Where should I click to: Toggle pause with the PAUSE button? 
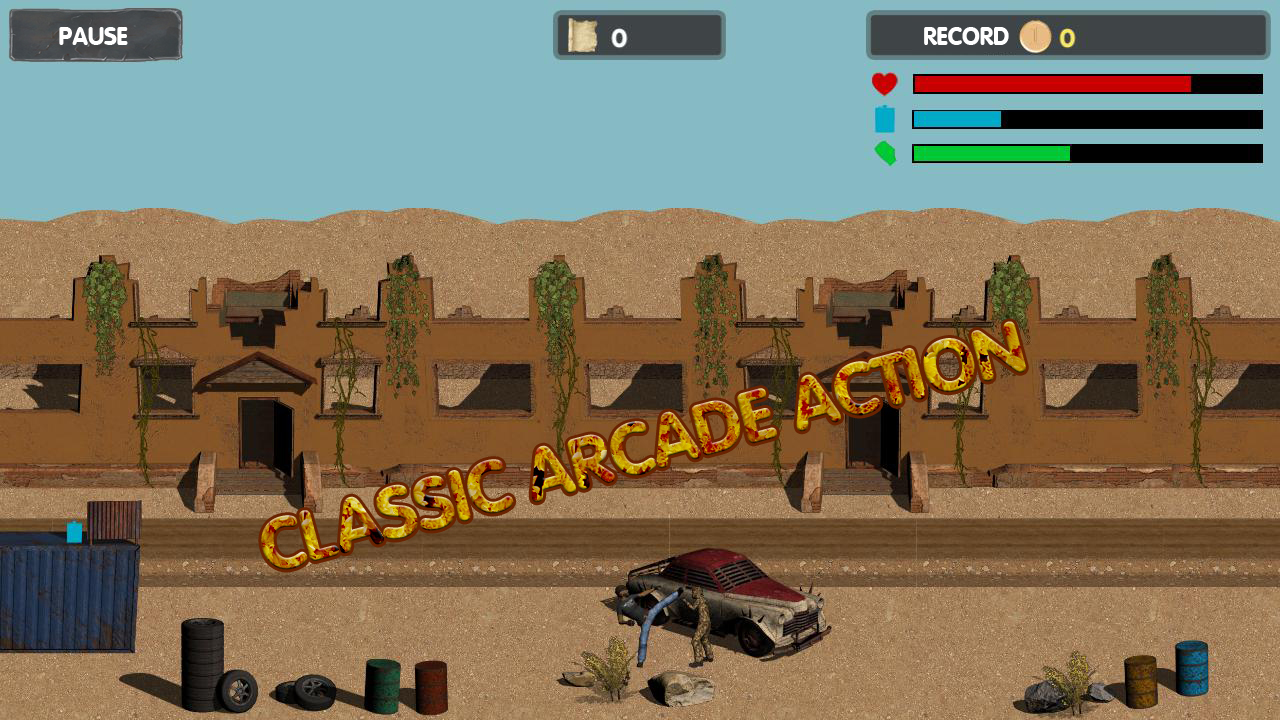tap(95, 36)
